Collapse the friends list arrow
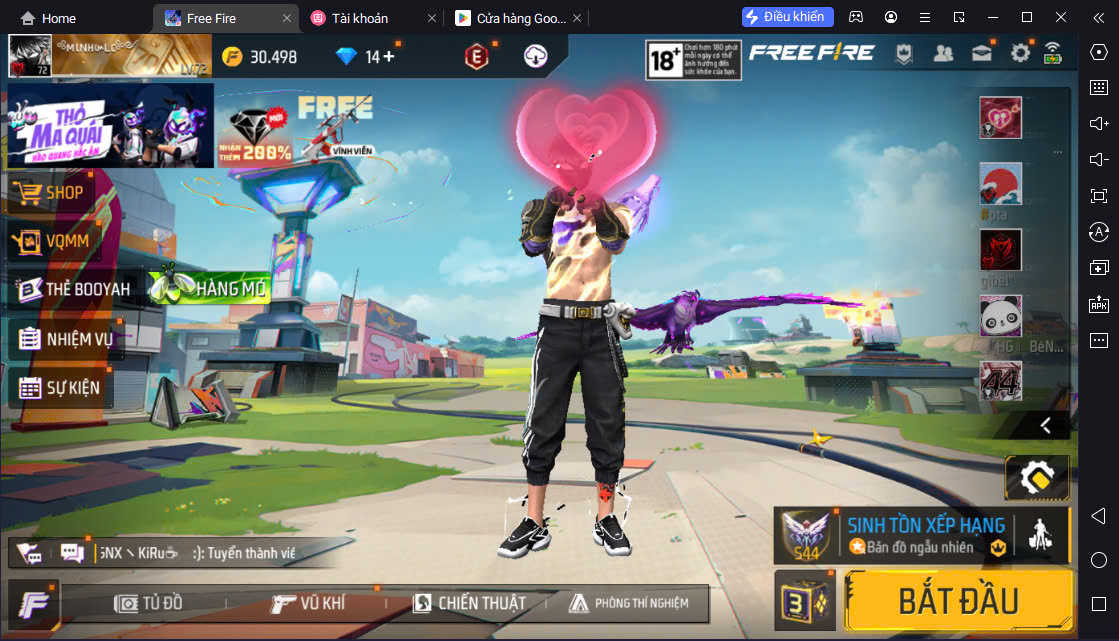 pyautogui.click(x=1046, y=425)
